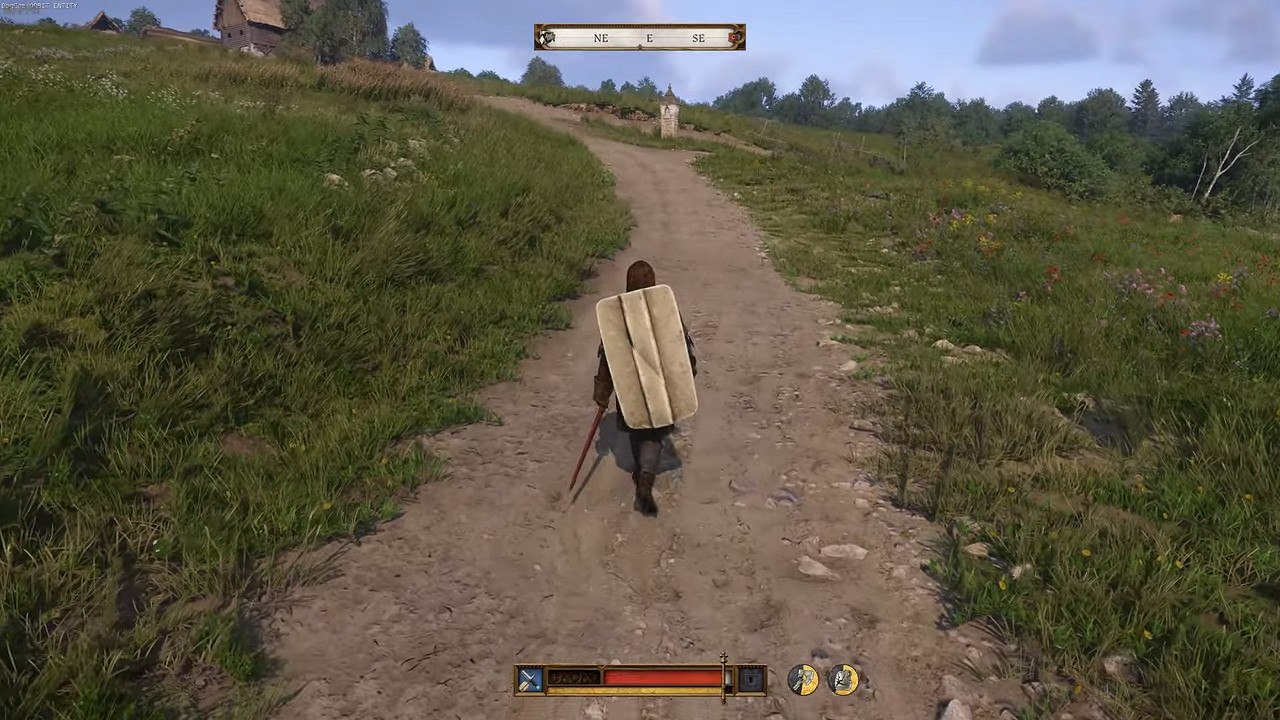Click Henry's shield on his back

[645, 355]
